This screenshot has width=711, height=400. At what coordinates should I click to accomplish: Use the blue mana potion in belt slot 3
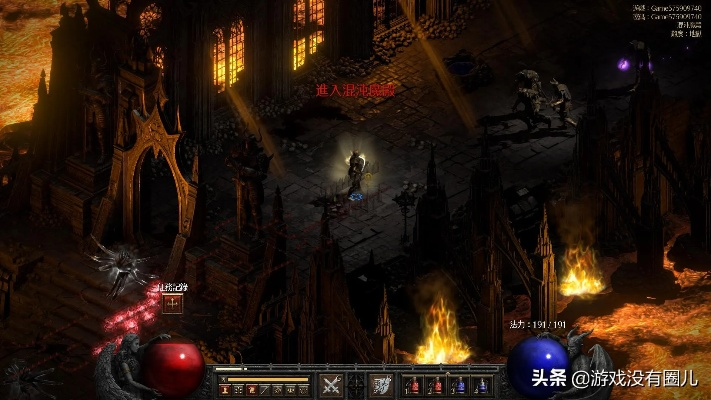click(459, 385)
